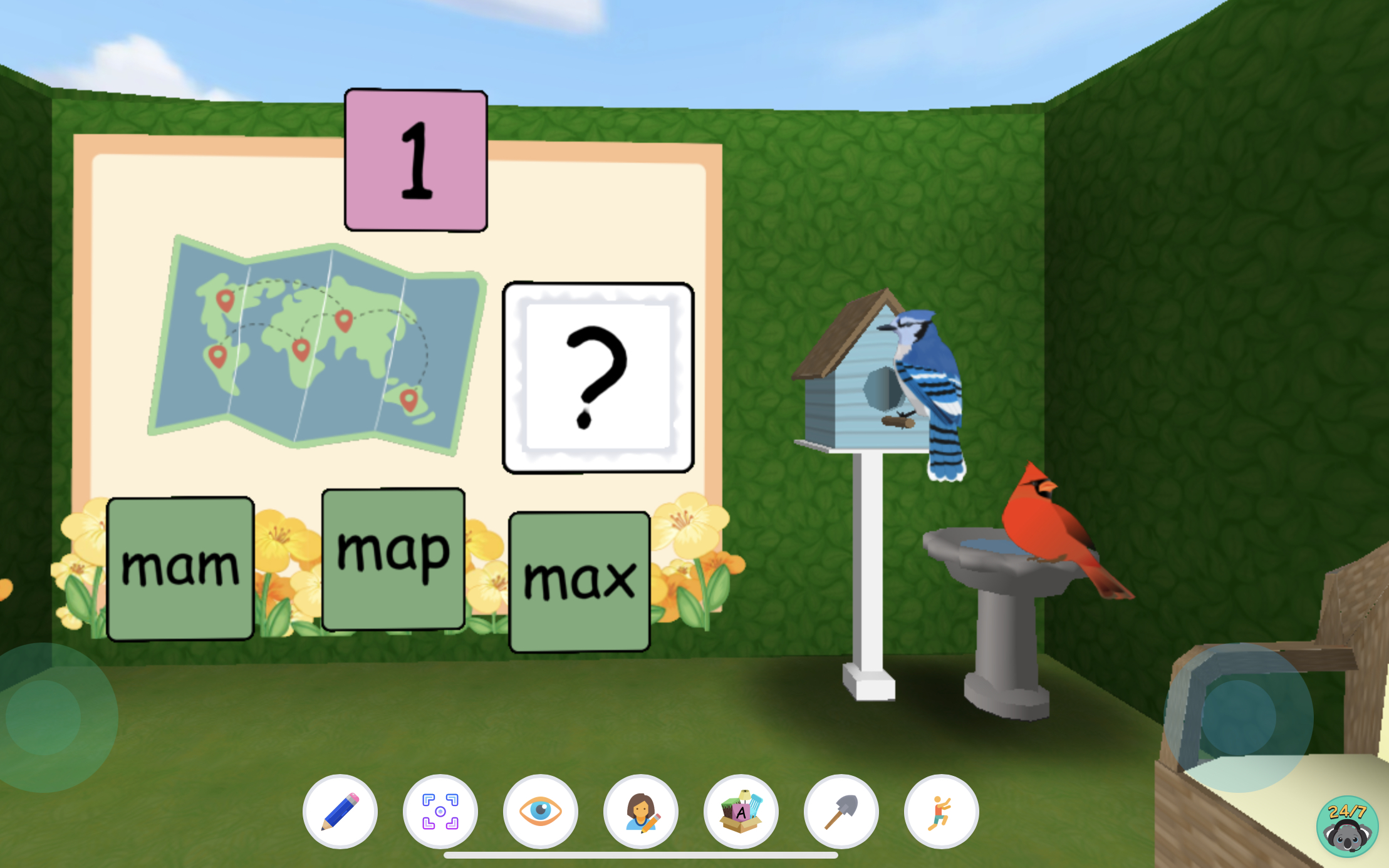Select the word tile 'mam'
Image resolution: width=1389 pixels, height=868 pixels.
click(180, 567)
